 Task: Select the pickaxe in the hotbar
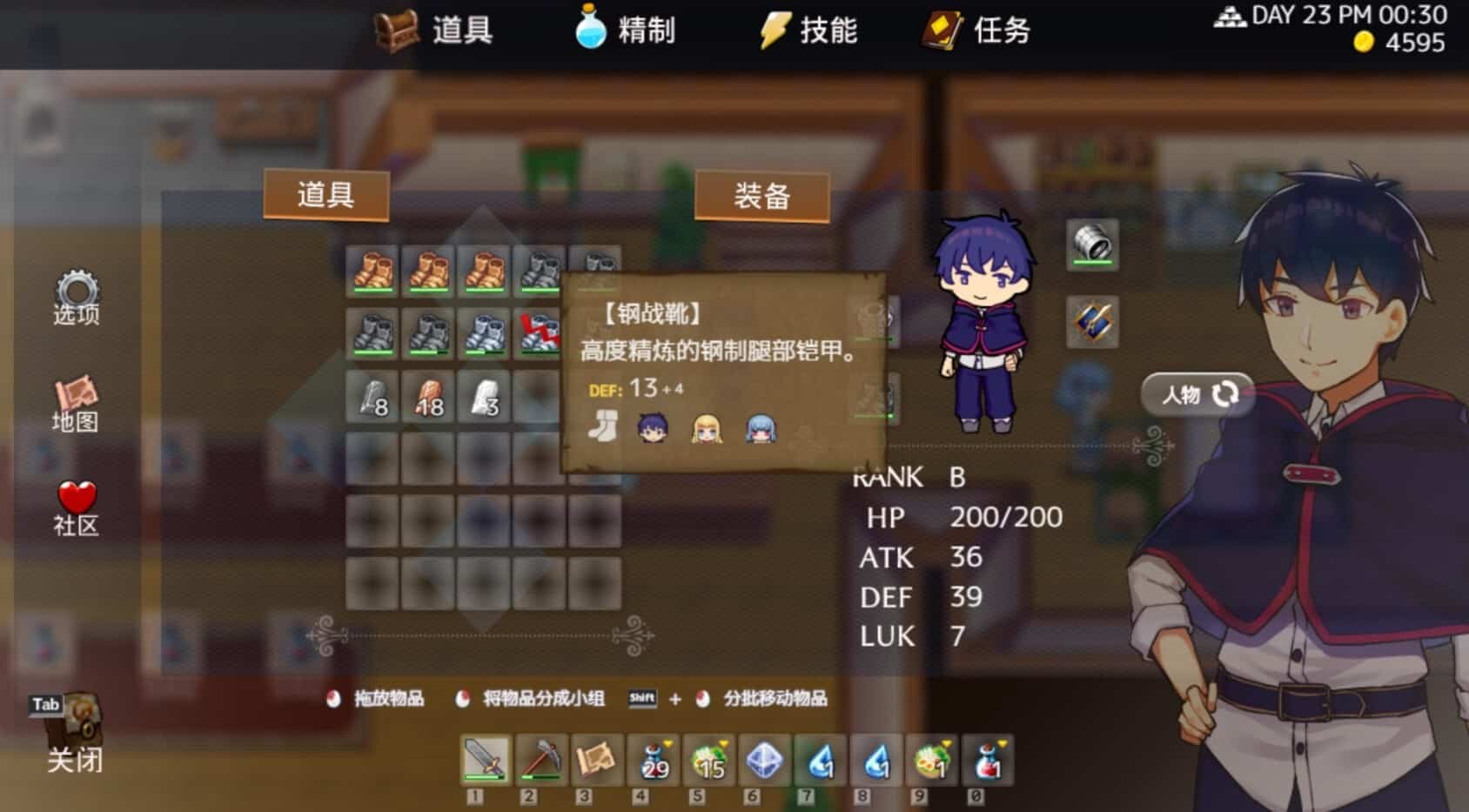tap(540, 760)
